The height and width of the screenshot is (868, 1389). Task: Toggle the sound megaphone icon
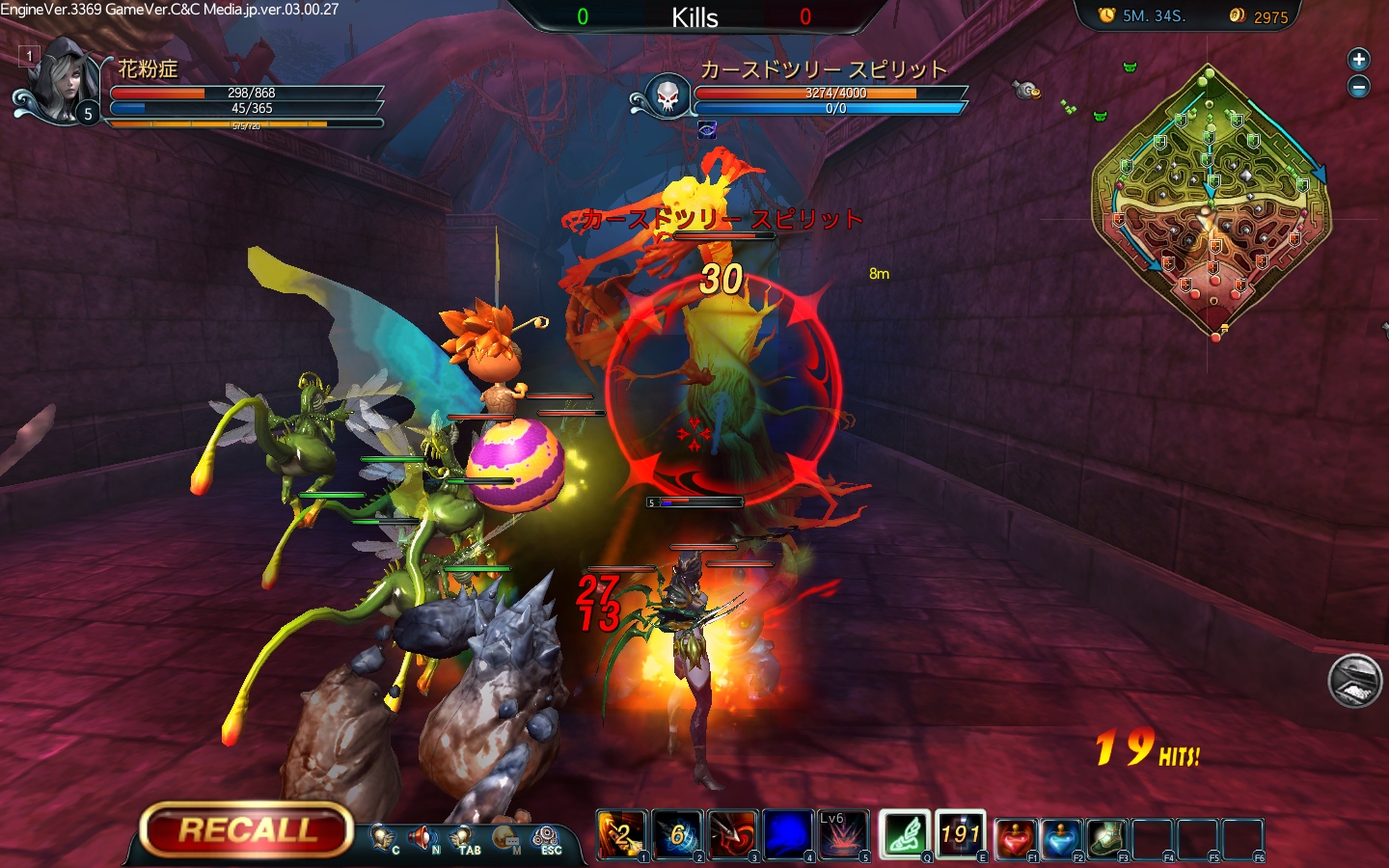[x=422, y=838]
